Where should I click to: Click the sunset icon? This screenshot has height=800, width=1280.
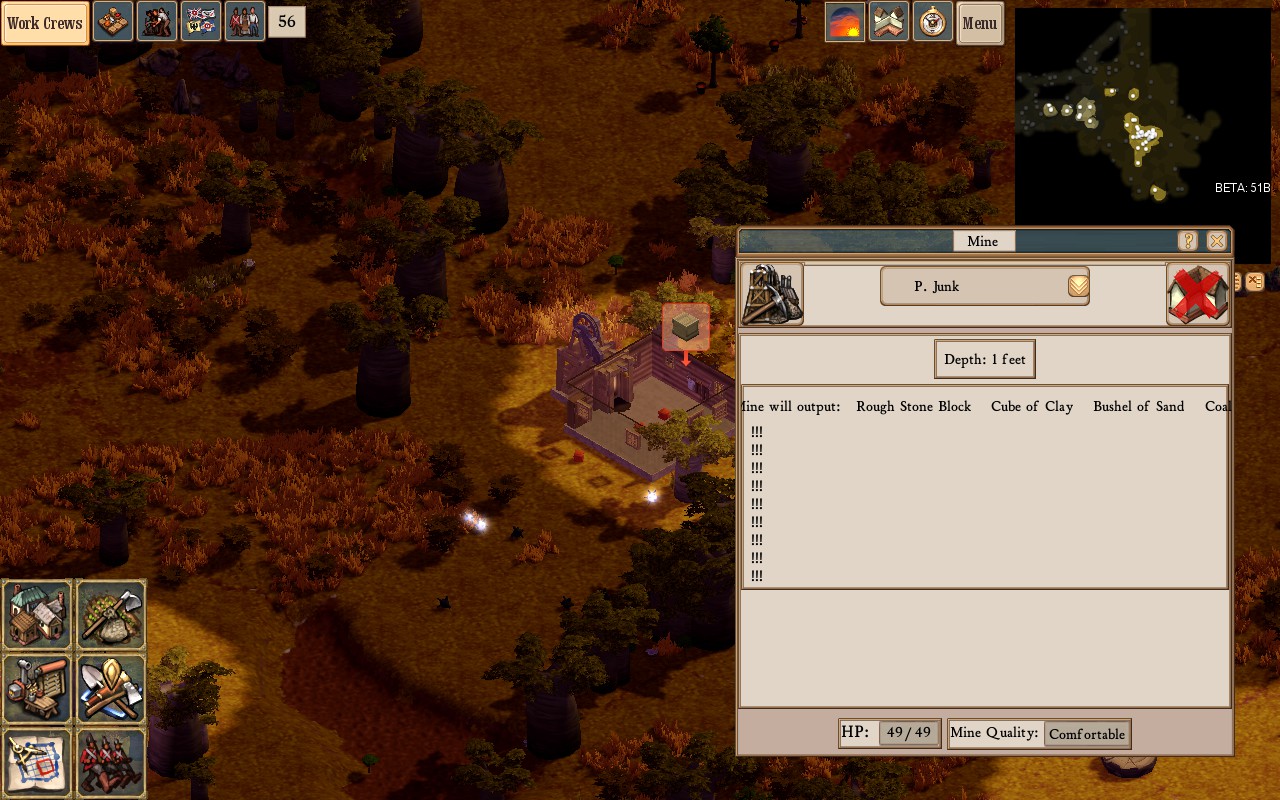coord(845,22)
